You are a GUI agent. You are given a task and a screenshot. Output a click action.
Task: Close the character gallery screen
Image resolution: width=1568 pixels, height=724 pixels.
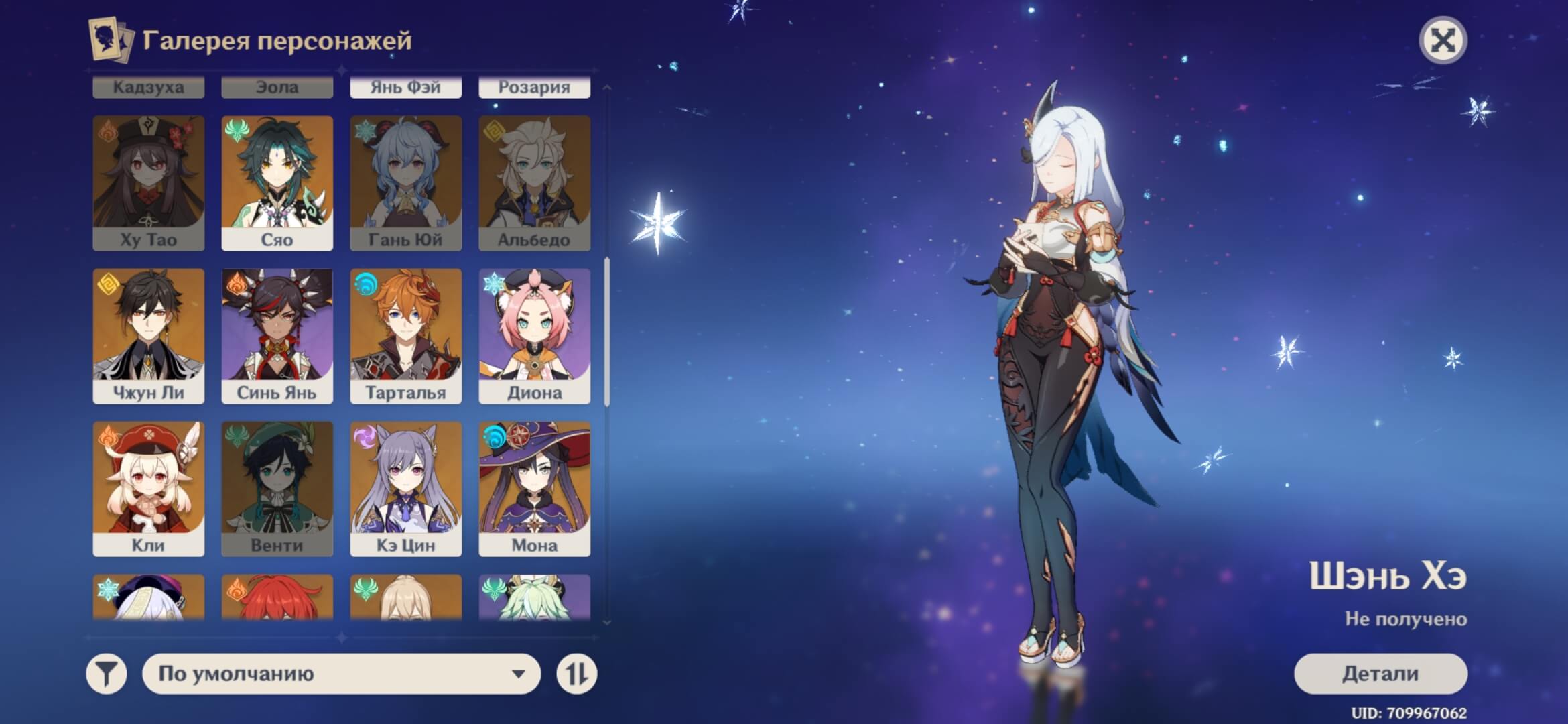click(1443, 41)
